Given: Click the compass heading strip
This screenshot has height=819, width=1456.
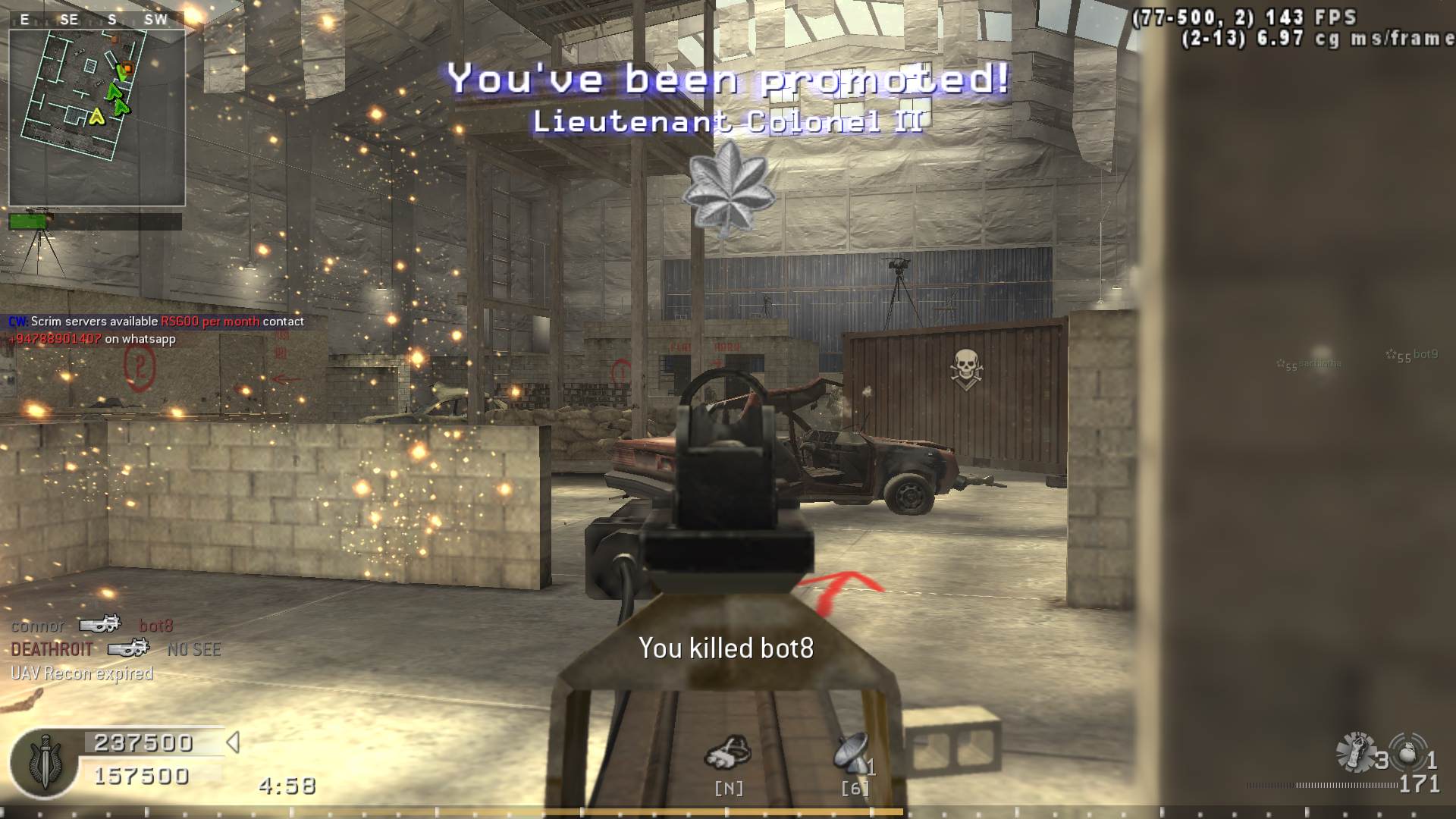Looking at the screenshot, I should pyautogui.click(x=96, y=20).
